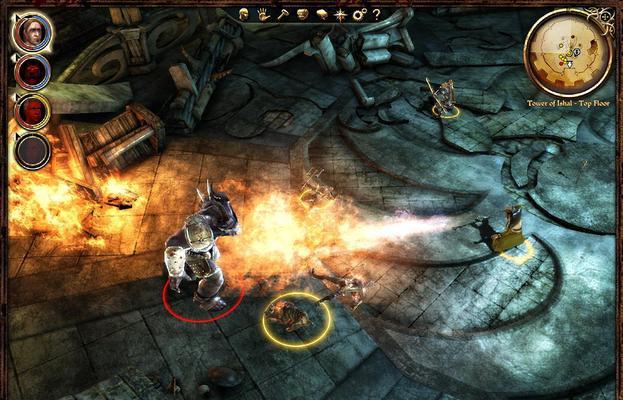
Task: Click the question mark help icon
Action: (378, 14)
